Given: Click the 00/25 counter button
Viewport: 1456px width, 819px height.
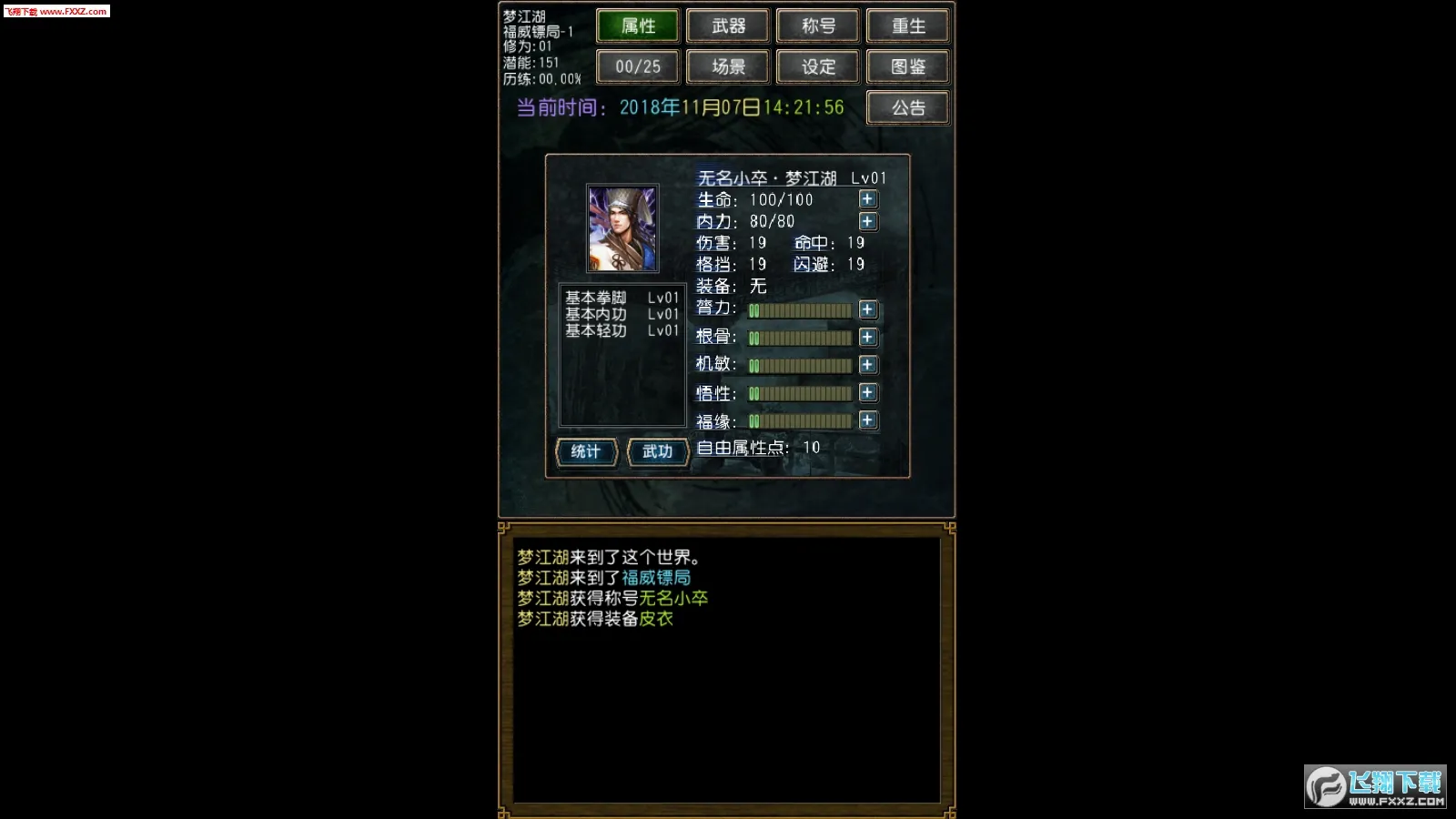Looking at the screenshot, I should (x=637, y=66).
